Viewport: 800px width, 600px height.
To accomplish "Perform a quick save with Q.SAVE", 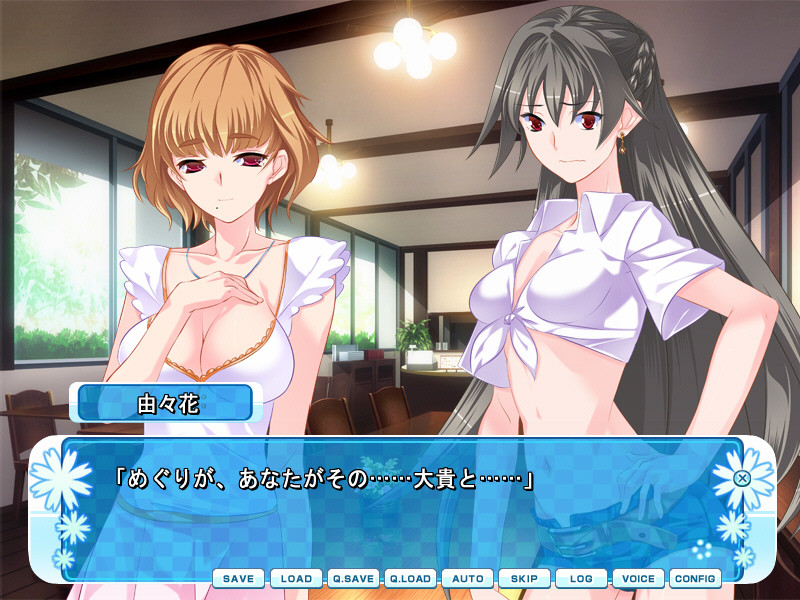I will click(x=353, y=579).
